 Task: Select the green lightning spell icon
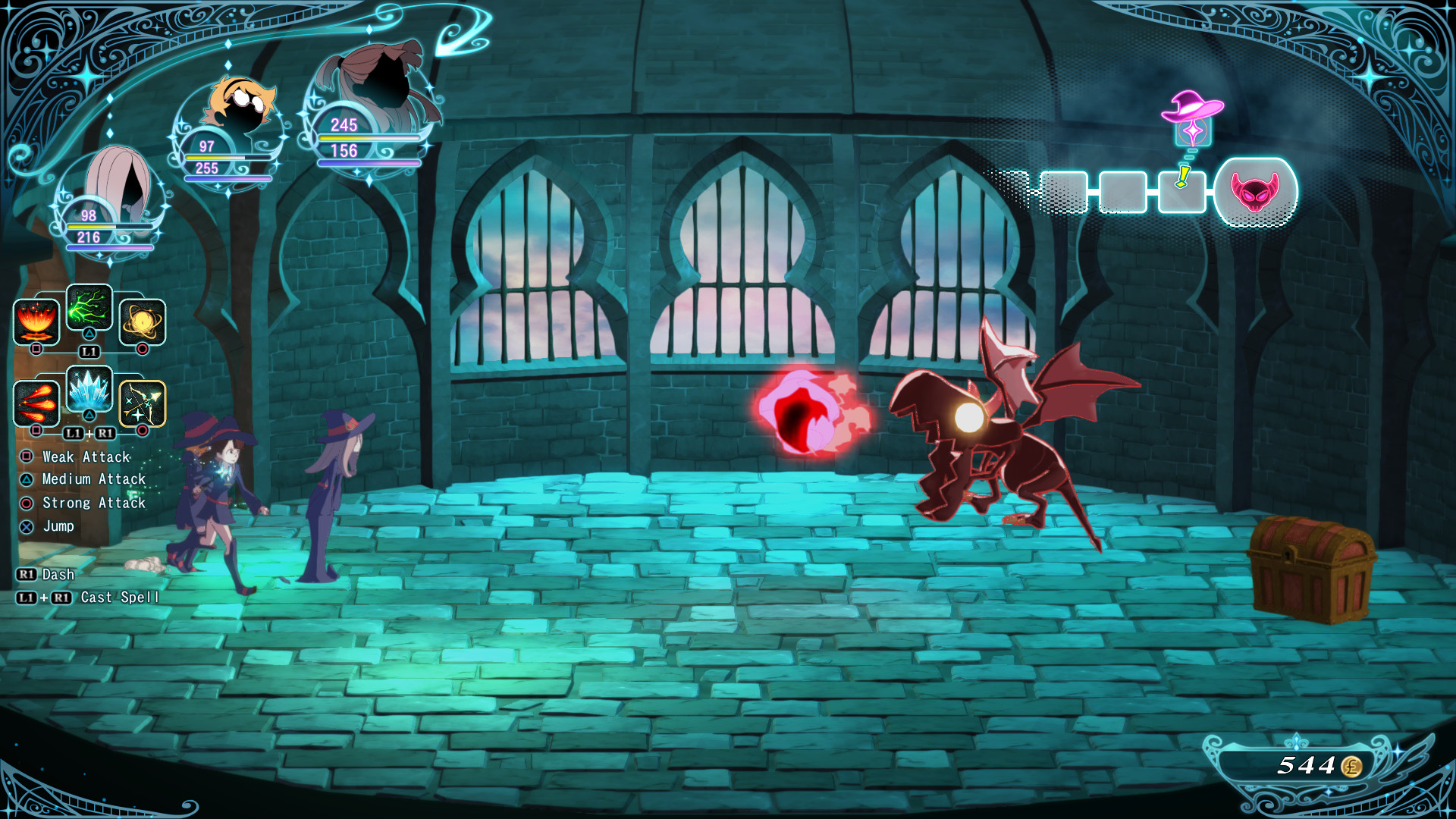[89, 309]
